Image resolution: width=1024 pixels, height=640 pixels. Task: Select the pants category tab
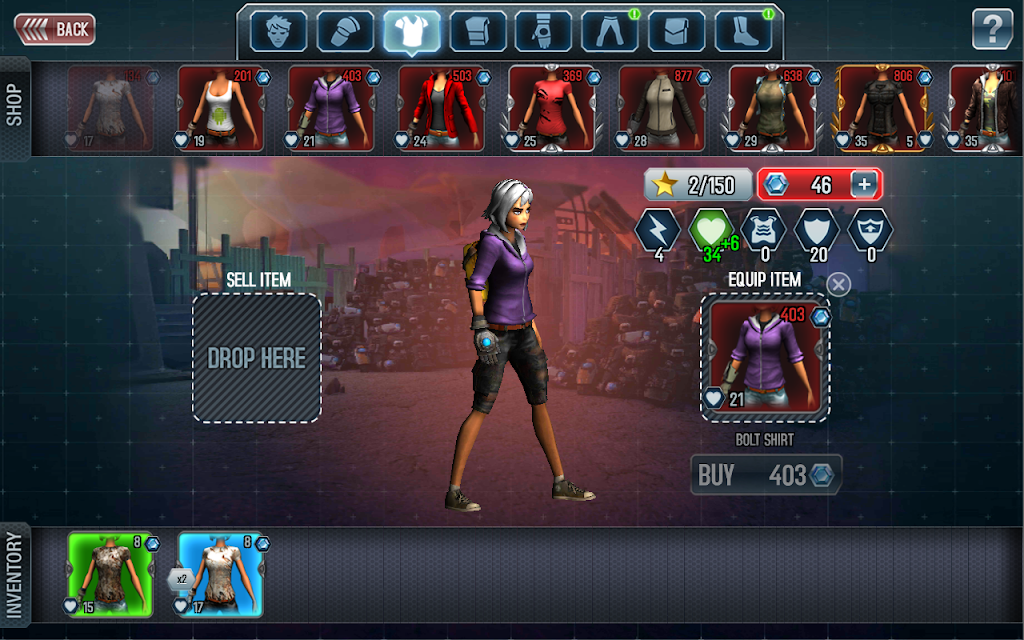(610, 32)
